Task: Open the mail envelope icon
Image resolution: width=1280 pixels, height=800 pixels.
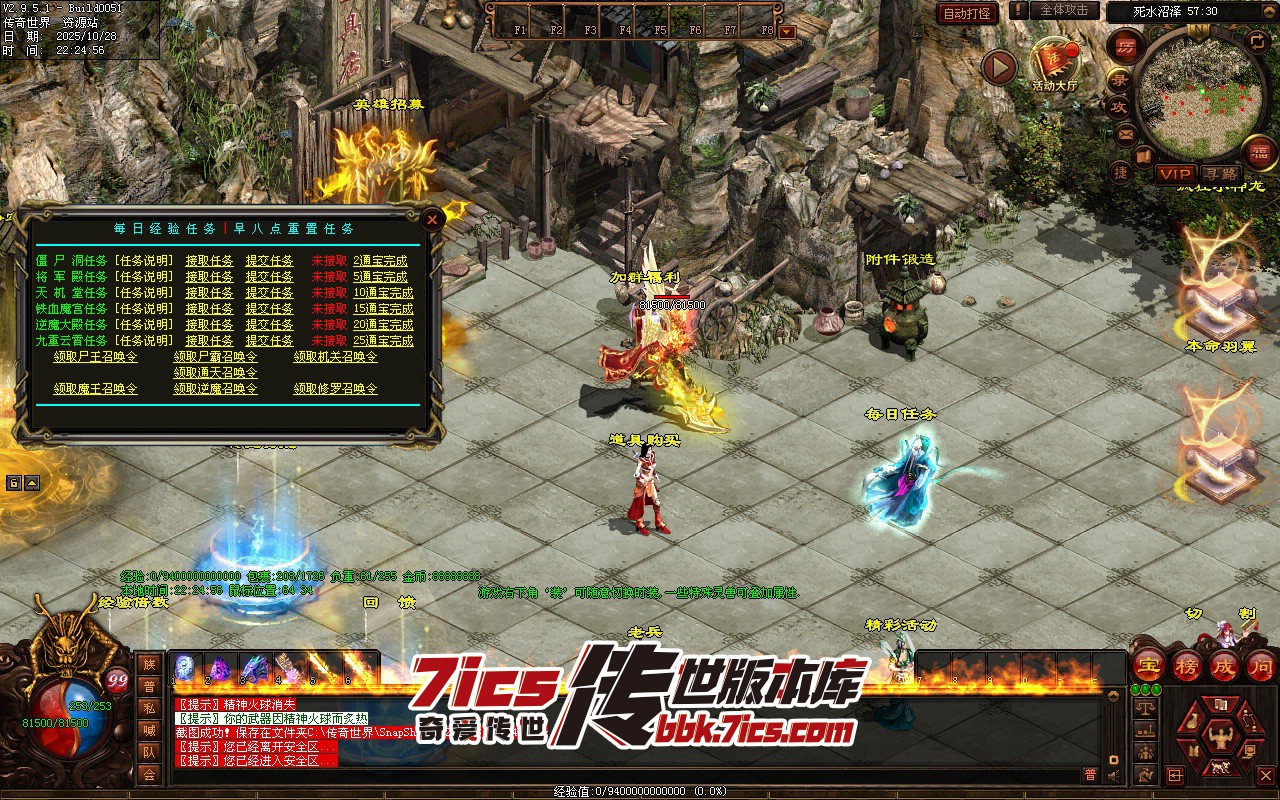Action: click(1126, 133)
